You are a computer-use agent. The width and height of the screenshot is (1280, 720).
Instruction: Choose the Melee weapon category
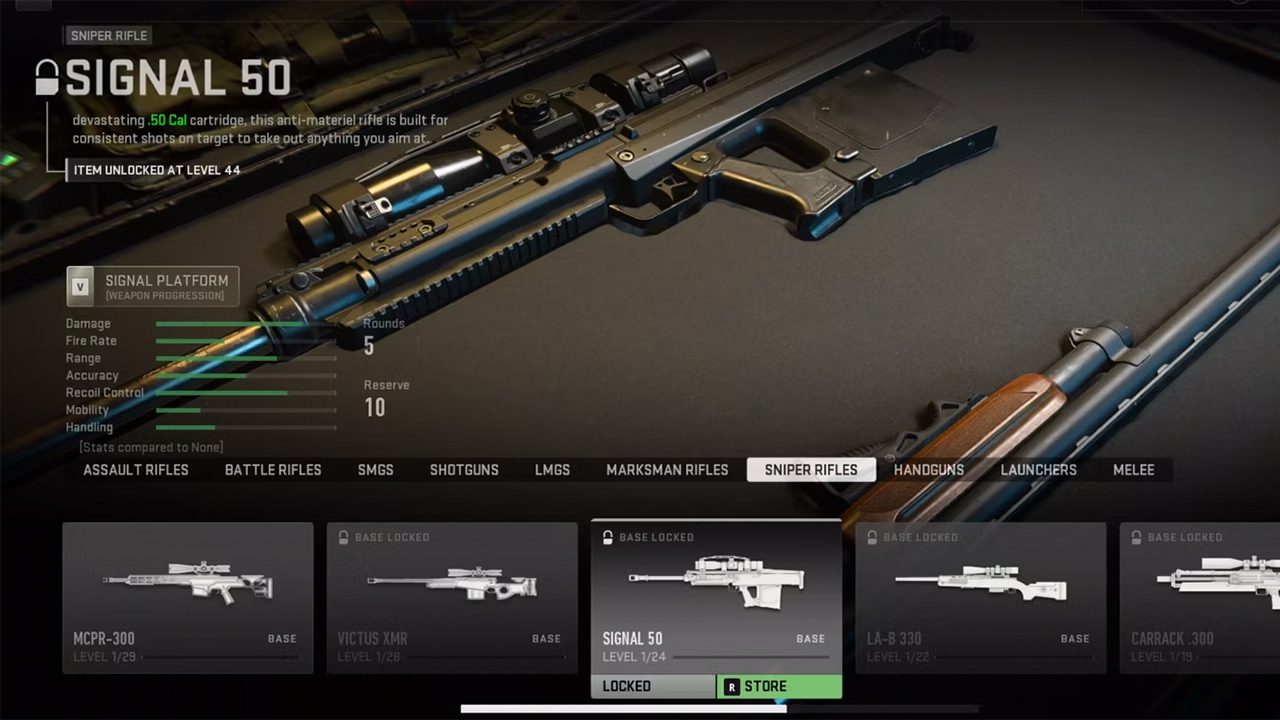(1134, 470)
